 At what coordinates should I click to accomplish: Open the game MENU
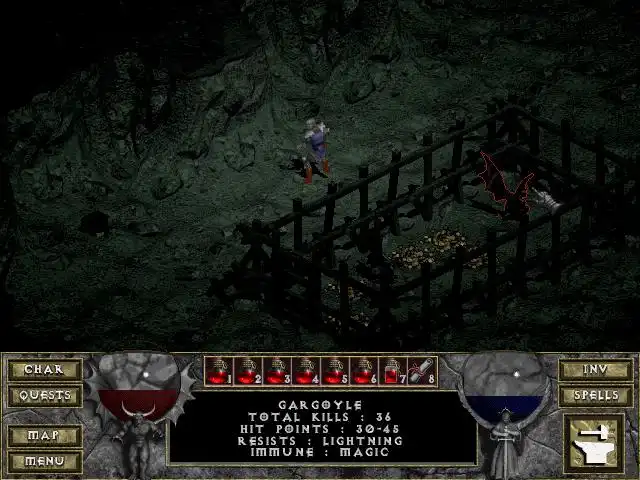tap(44, 461)
